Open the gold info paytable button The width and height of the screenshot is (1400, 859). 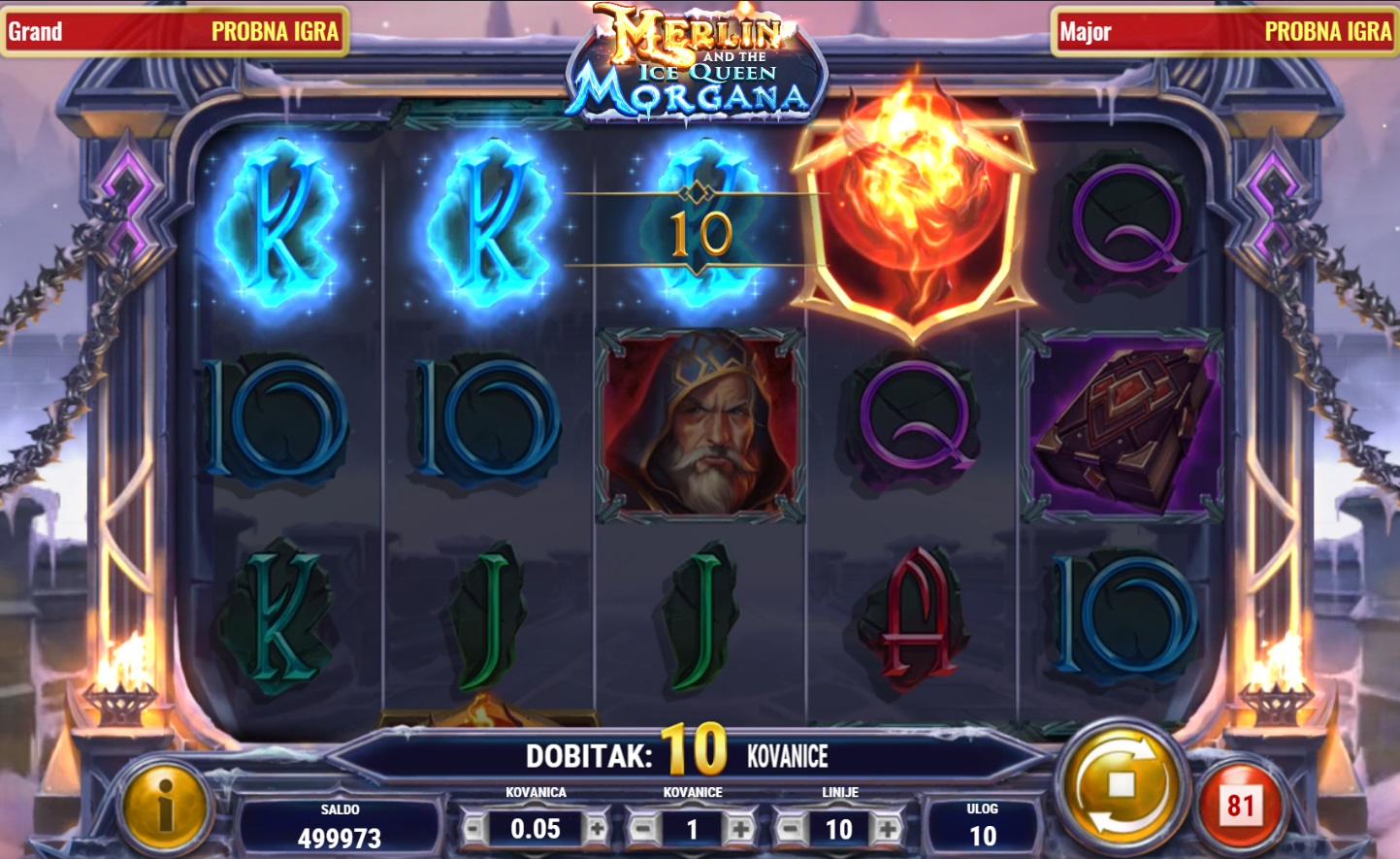164,805
